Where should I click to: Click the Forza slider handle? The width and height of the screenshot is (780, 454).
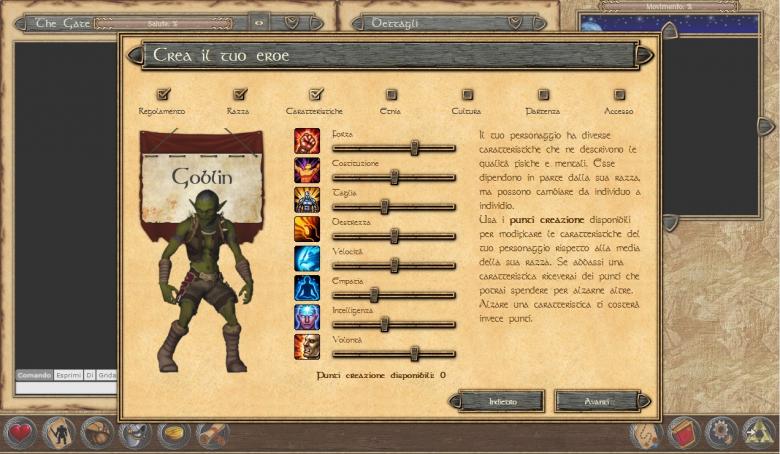414,148
